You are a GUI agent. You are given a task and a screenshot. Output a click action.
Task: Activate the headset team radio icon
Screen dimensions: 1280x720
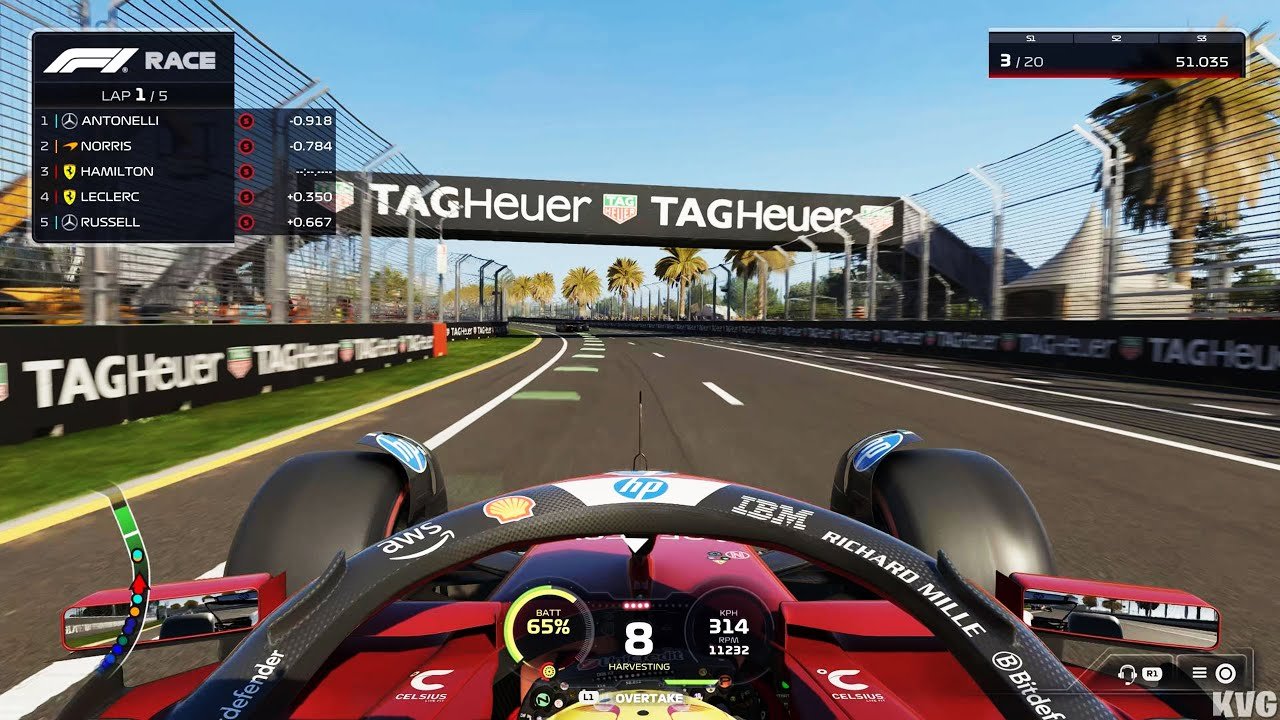coord(1129,673)
